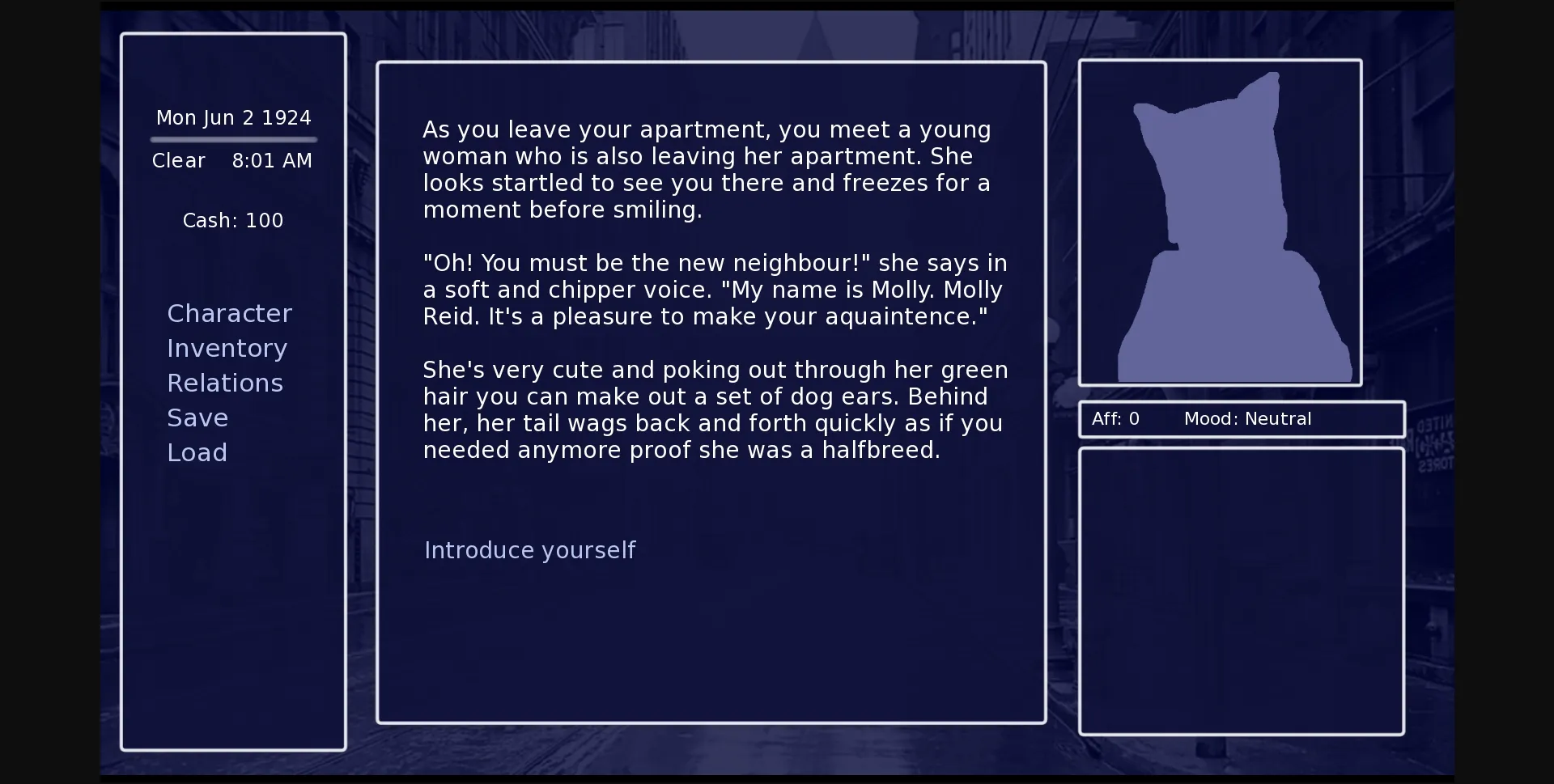This screenshot has height=784, width=1554.
Task: Load a saved game
Action: (x=197, y=451)
